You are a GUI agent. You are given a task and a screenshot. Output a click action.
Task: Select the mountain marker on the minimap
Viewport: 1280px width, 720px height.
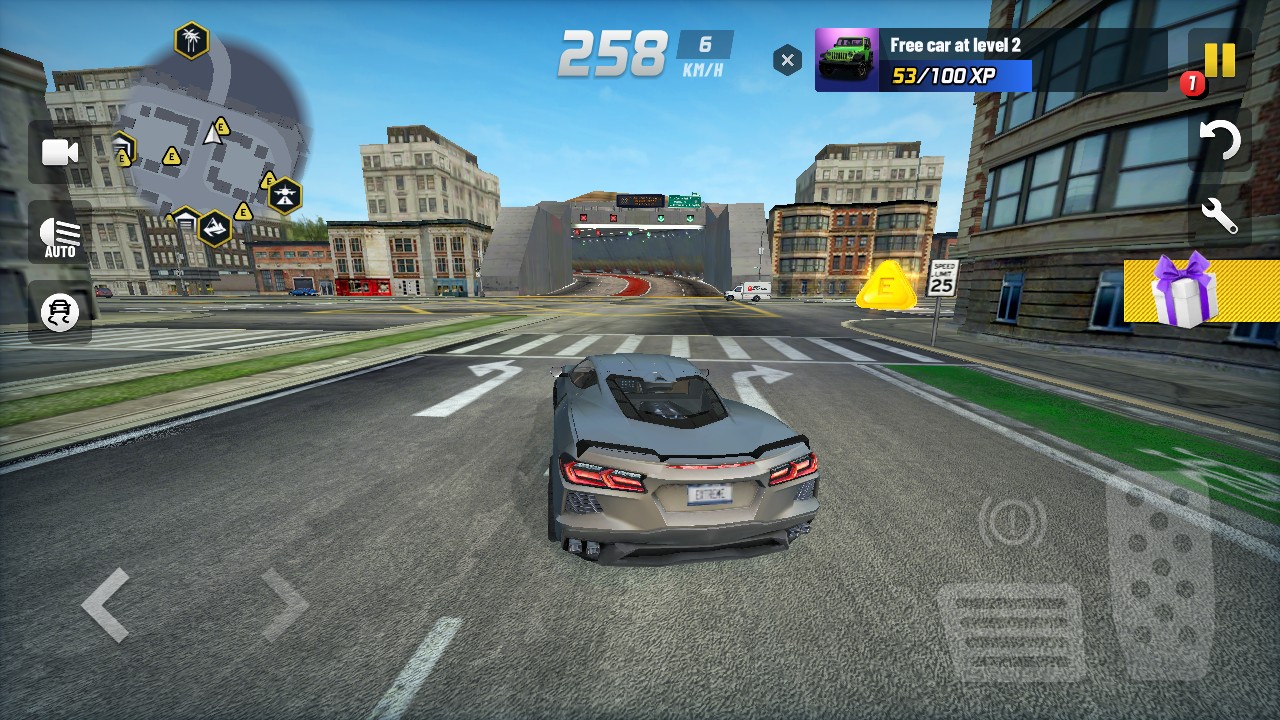(x=214, y=229)
